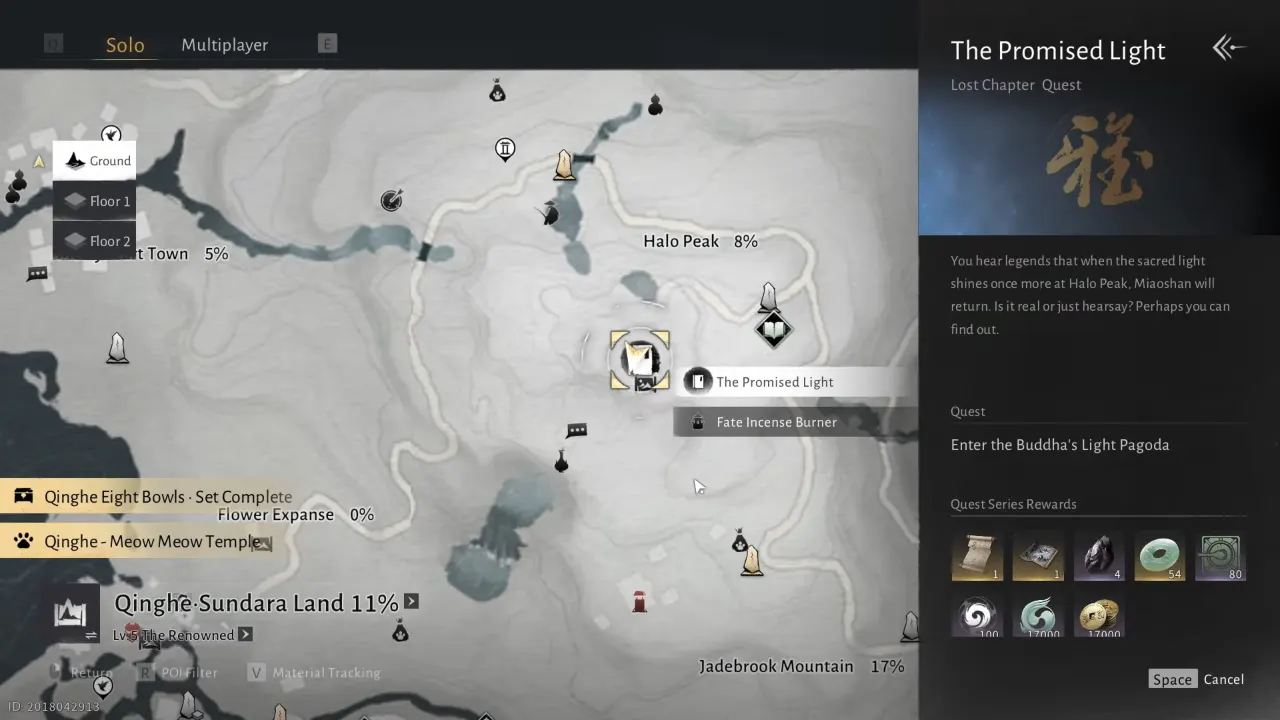Select the Ground floor layer

95,161
